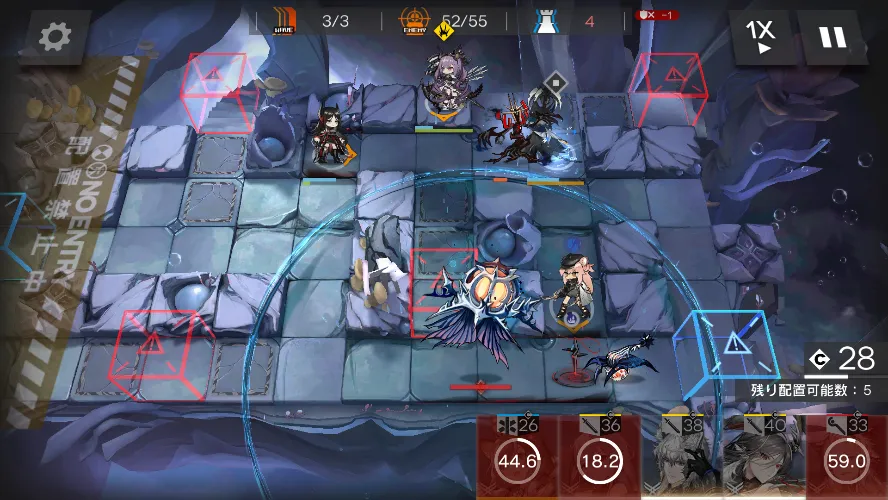Toggle the 1X game speed button

click(760, 37)
